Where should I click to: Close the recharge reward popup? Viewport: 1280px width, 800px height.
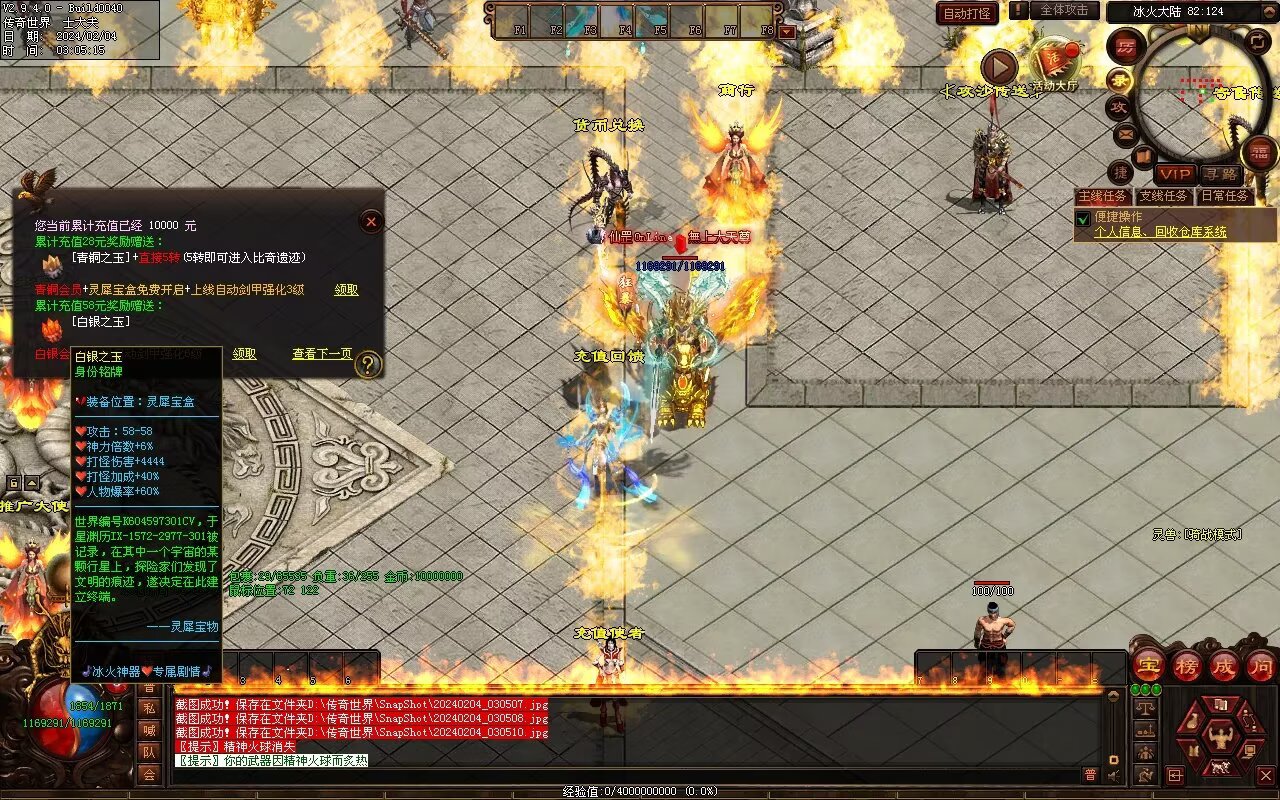371,221
